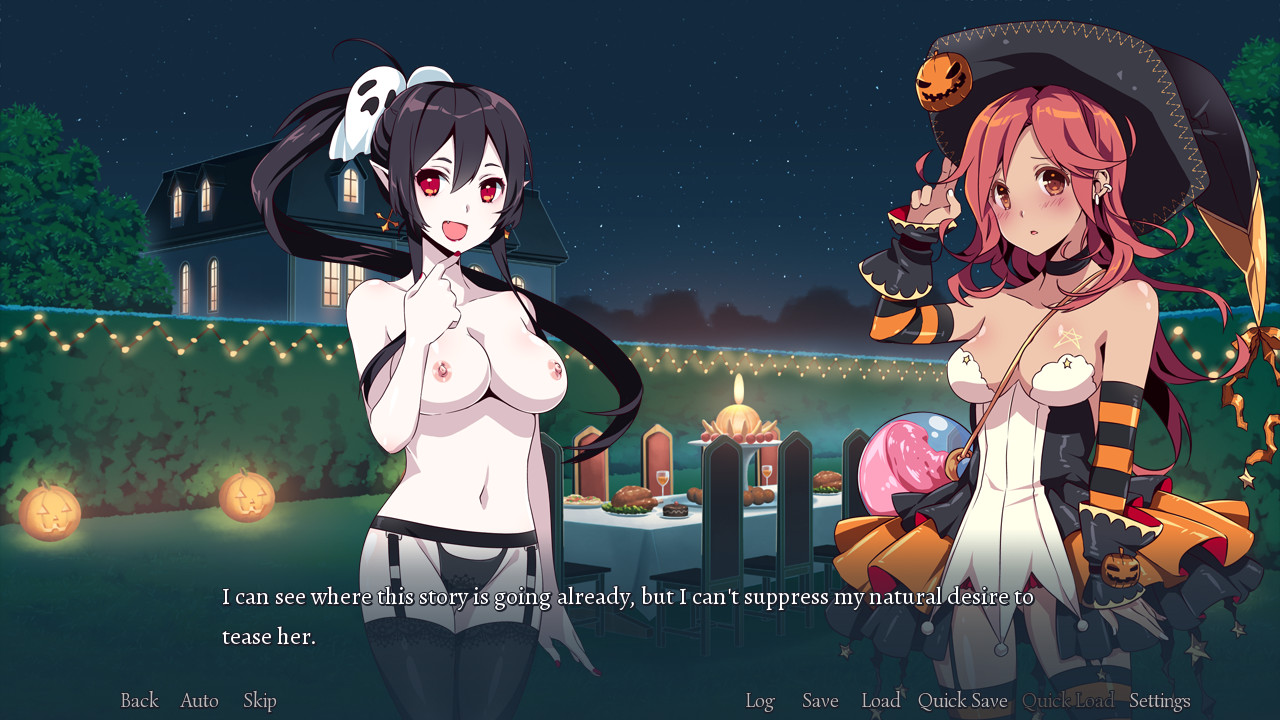
Task: Activate Skip mode to fast-forward text
Action: tap(259, 701)
